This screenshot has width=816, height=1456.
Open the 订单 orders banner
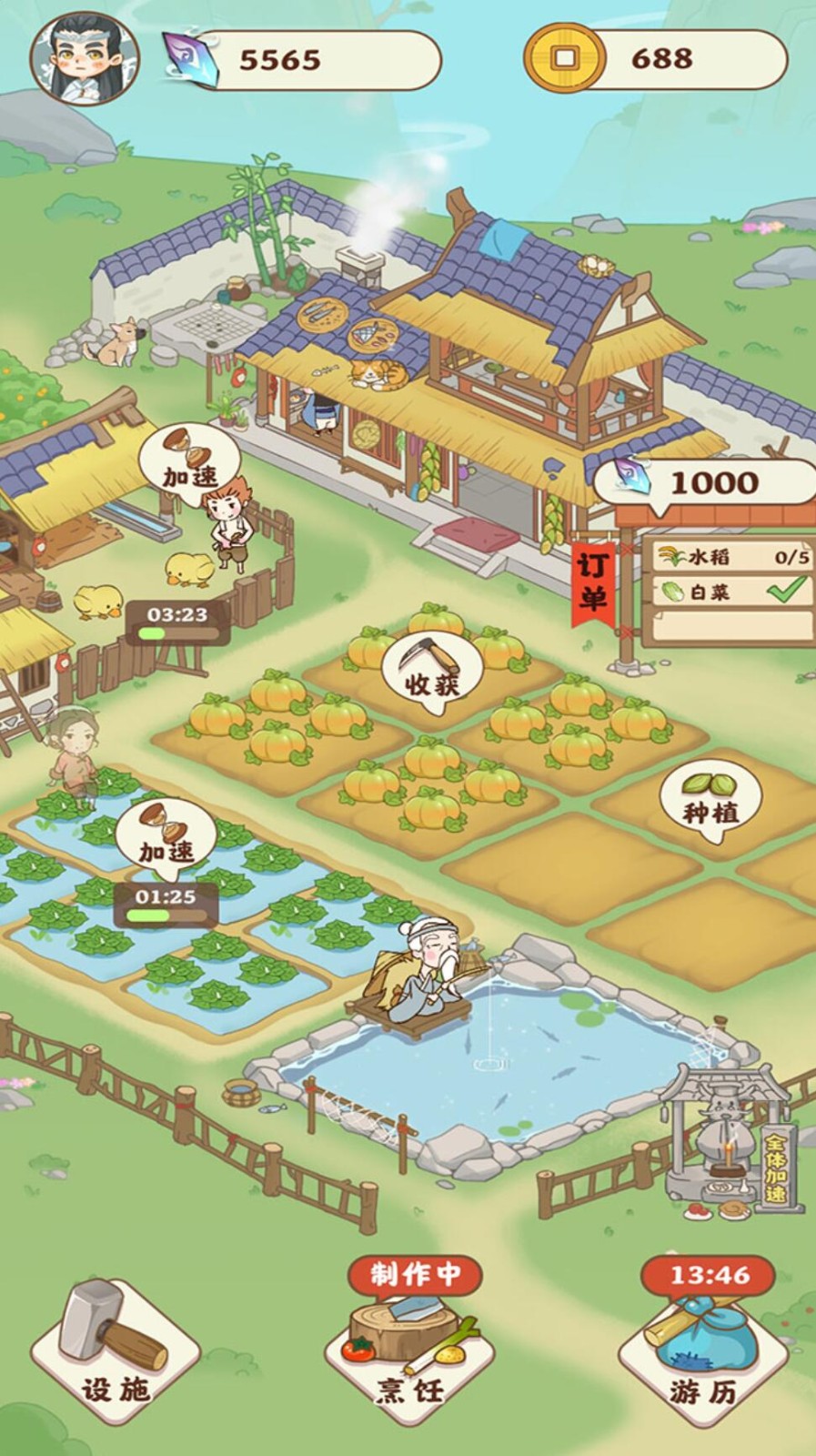click(593, 582)
